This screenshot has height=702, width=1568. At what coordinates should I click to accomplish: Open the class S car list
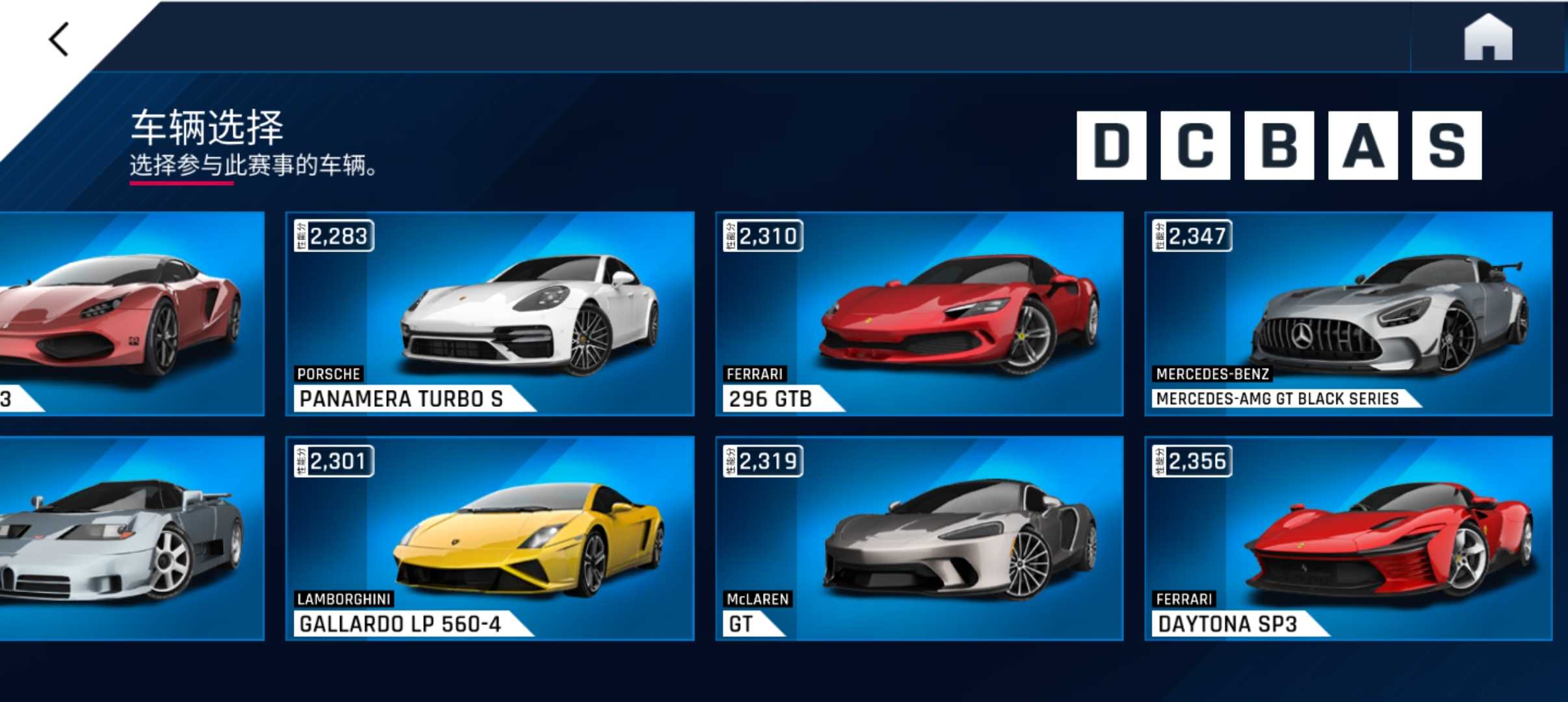point(1446,145)
